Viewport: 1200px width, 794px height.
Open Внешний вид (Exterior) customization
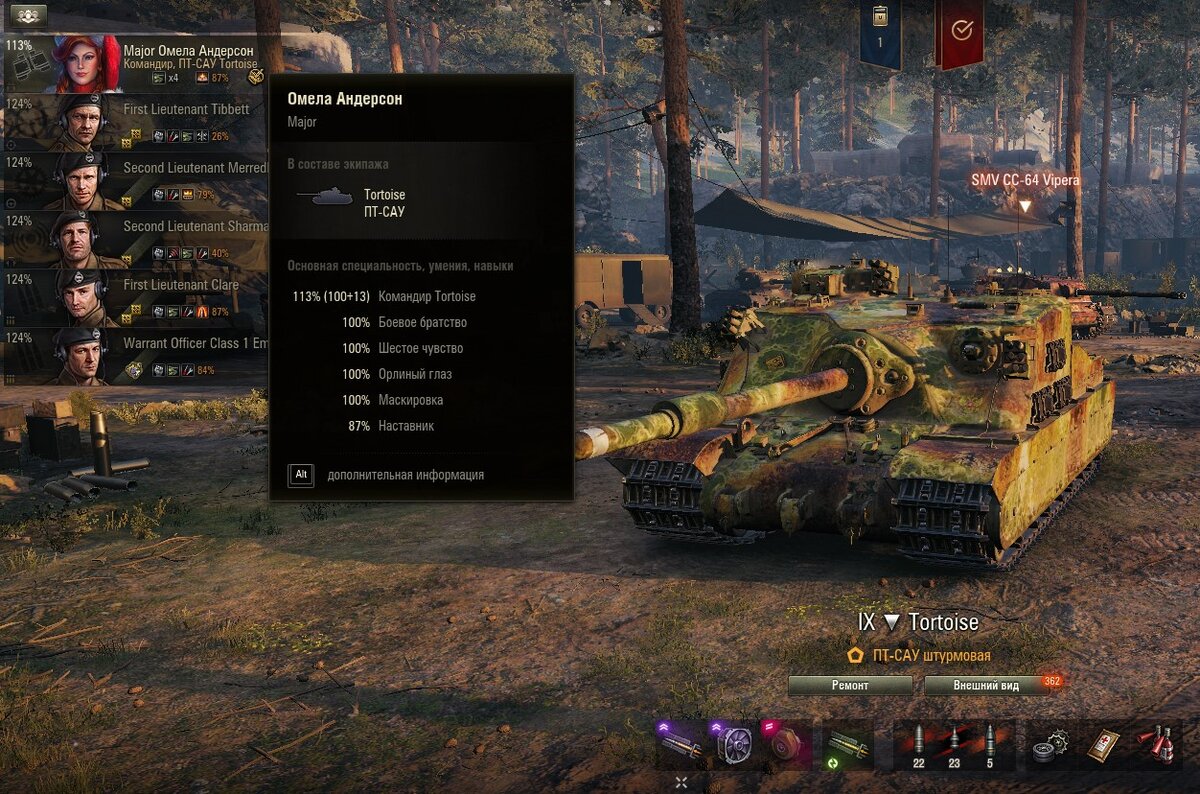[x=985, y=686]
